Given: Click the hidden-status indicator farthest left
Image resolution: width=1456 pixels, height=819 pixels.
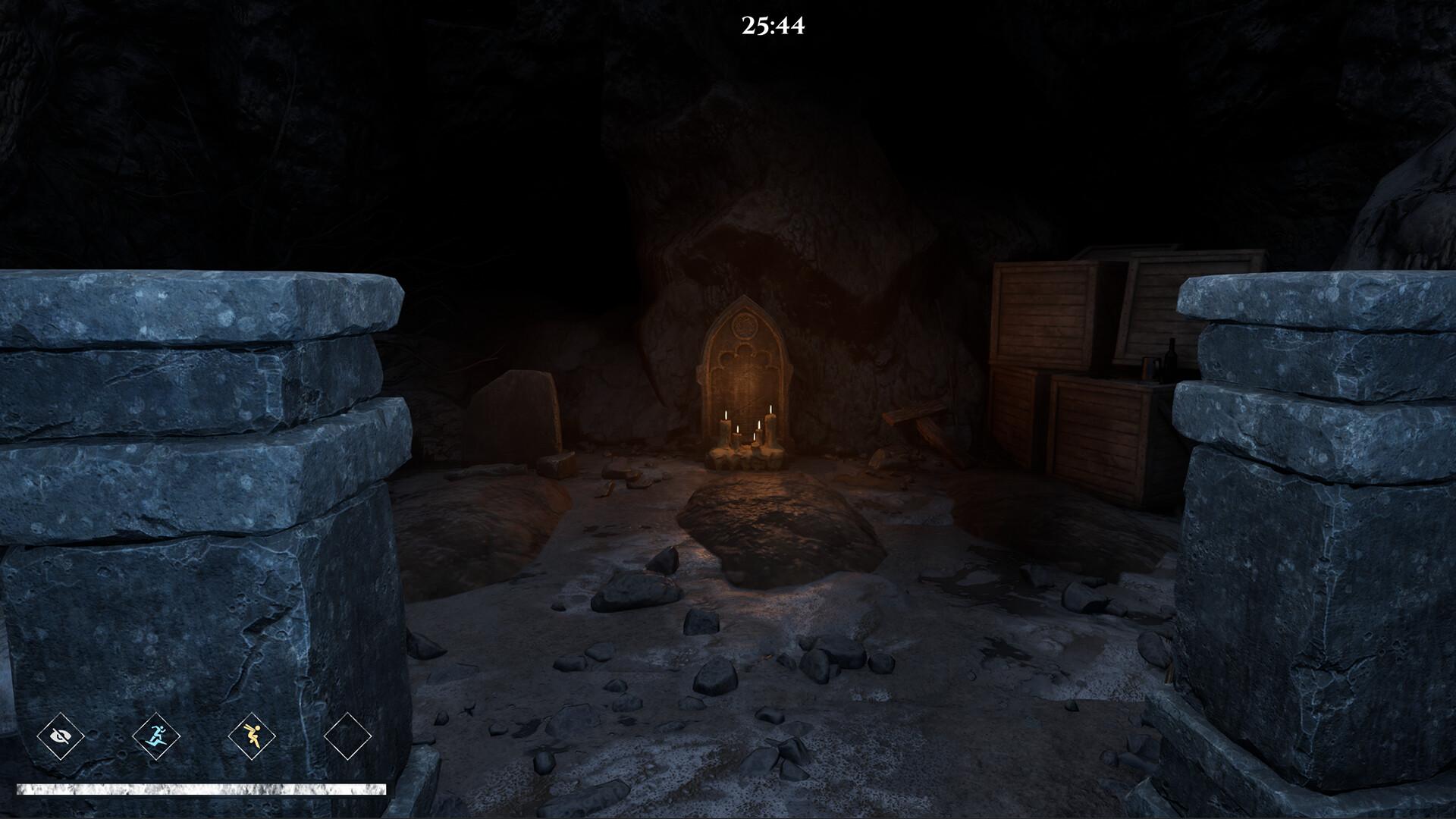Looking at the screenshot, I should pos(63,735).
